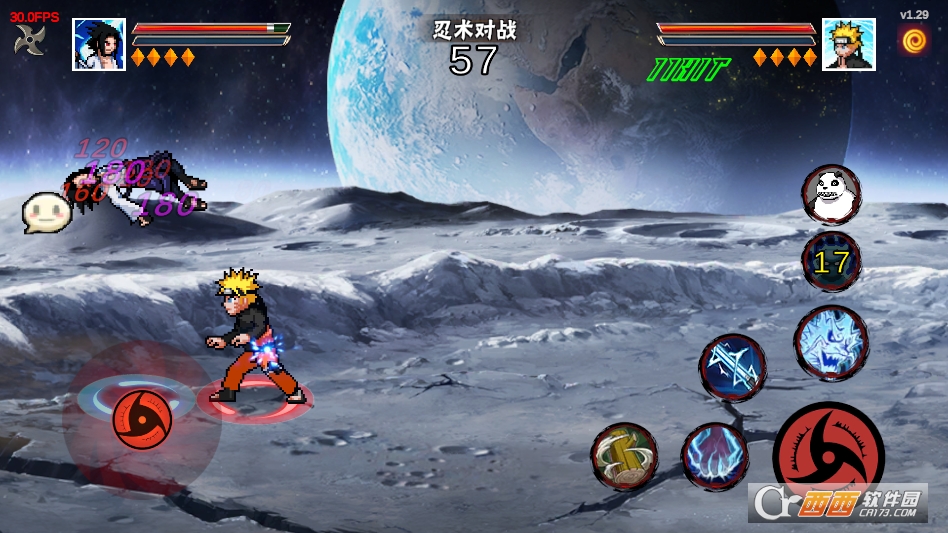Click the shuriken icon under the FPS counter
The width and height of the screenshot is (948, 533).
29,40
